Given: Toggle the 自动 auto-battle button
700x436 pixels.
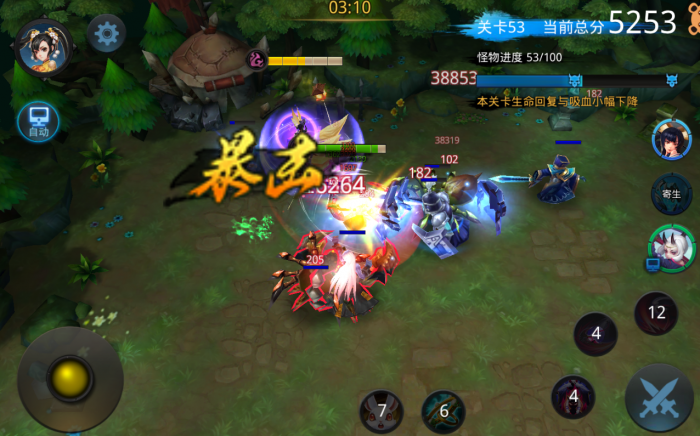Looking at the screenshot, I should [38, 122].
